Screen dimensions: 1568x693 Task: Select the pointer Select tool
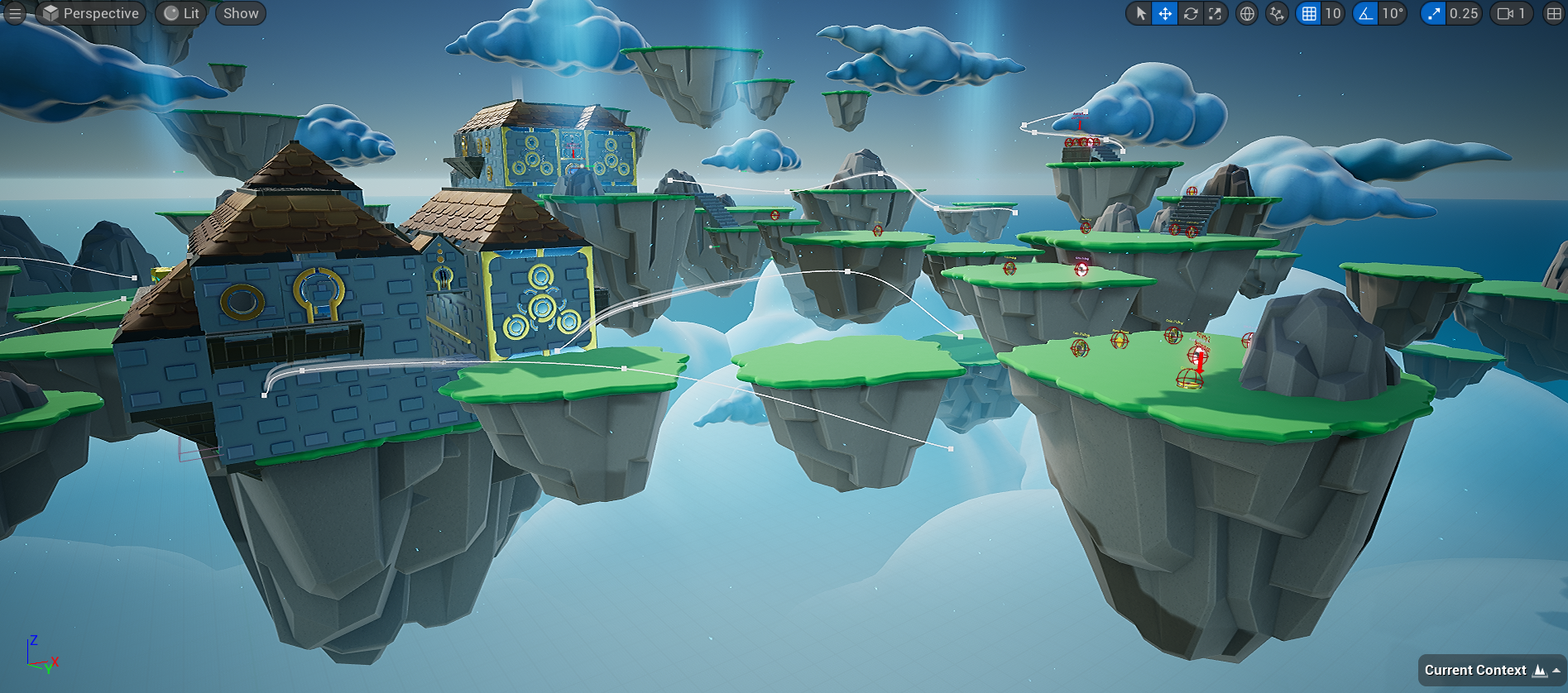(1140, 13)
